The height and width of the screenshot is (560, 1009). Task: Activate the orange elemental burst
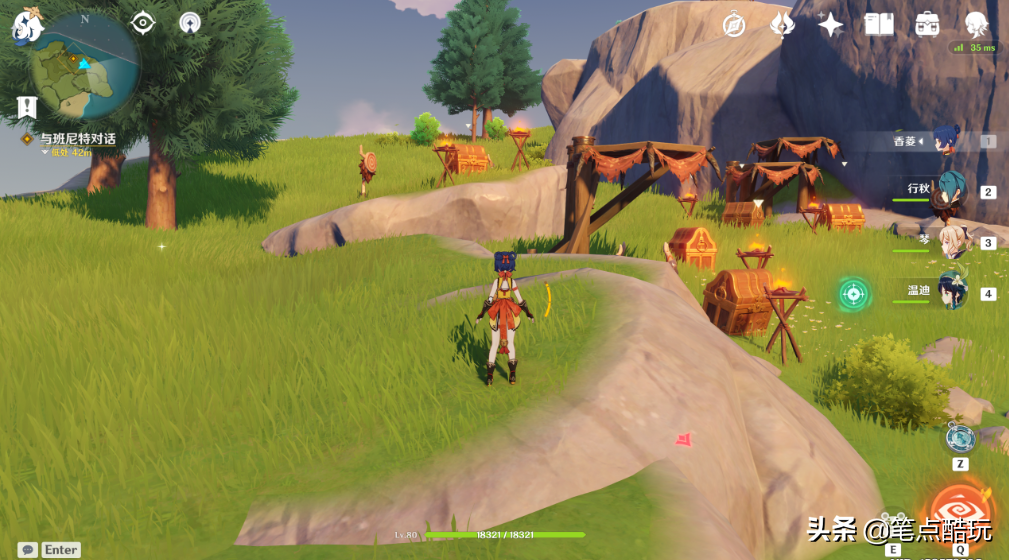[960, 511]
